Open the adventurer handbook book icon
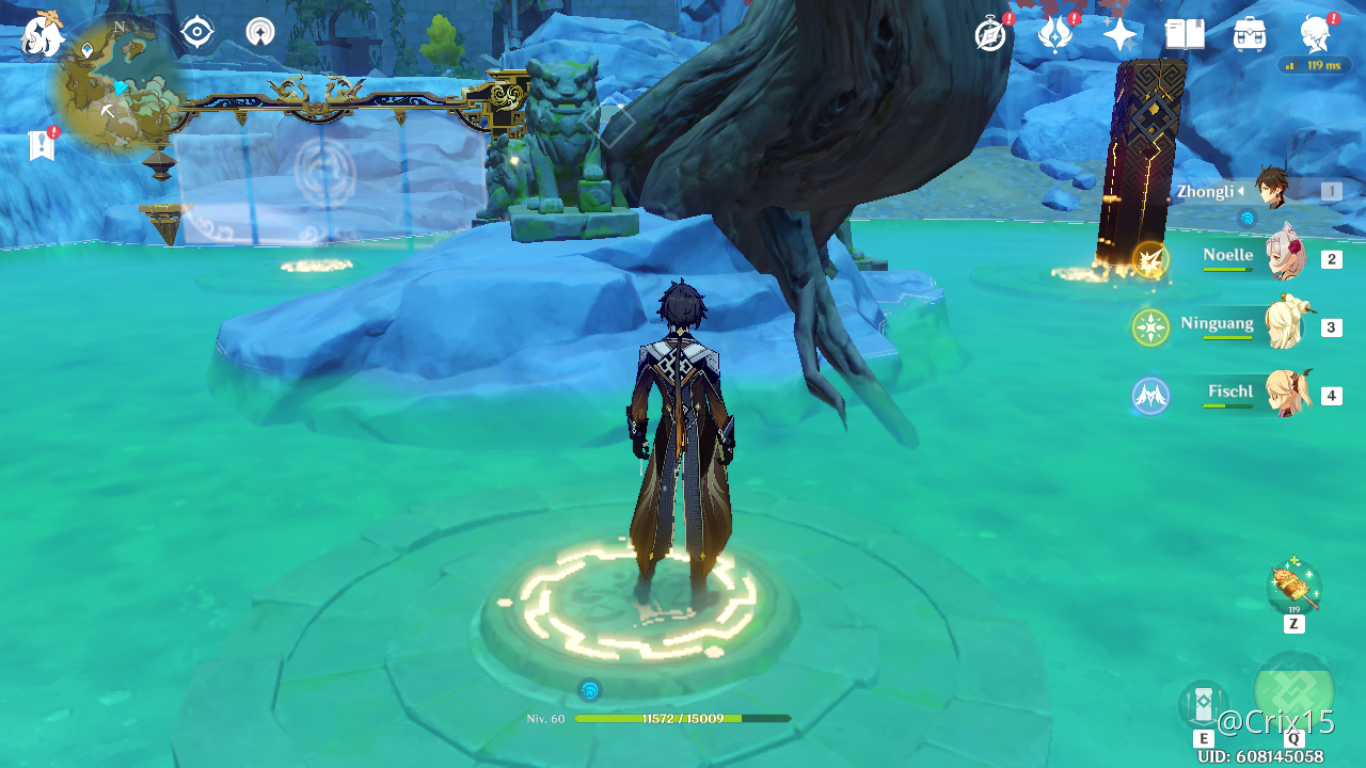The width and height of the screenshot is (1366, 768). tap(1184, 35)
